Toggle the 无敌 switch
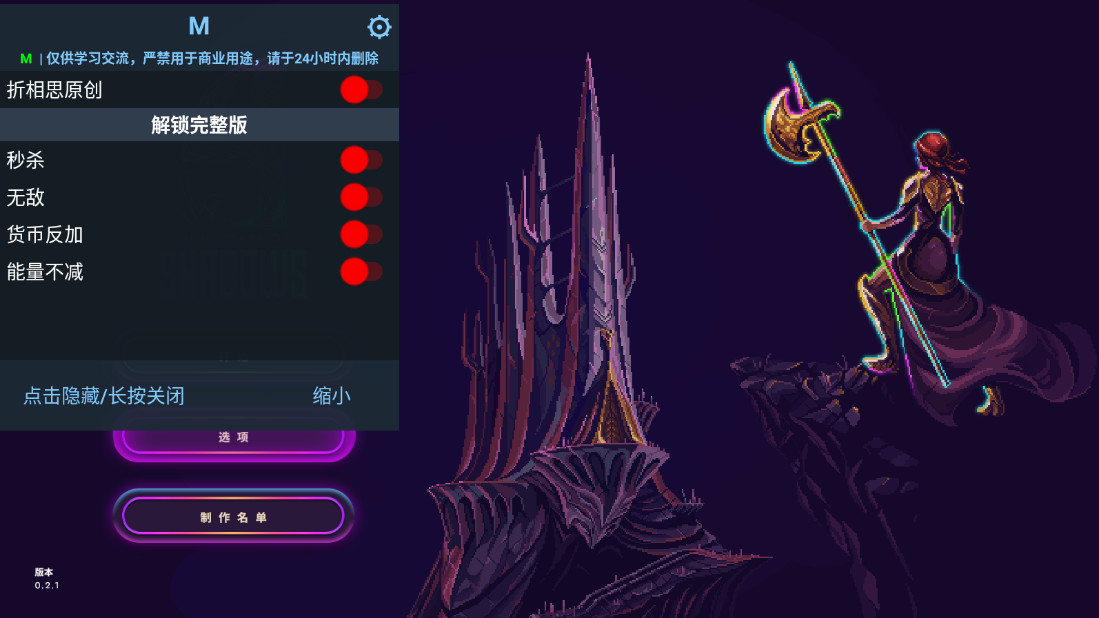 tap(360, 197)
